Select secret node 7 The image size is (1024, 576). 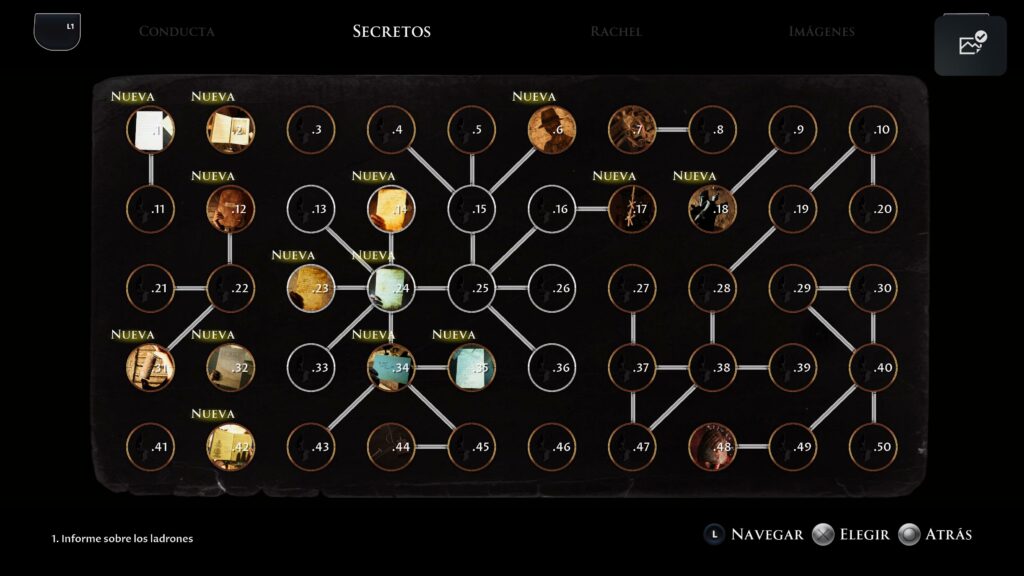[x=632, y=130]
